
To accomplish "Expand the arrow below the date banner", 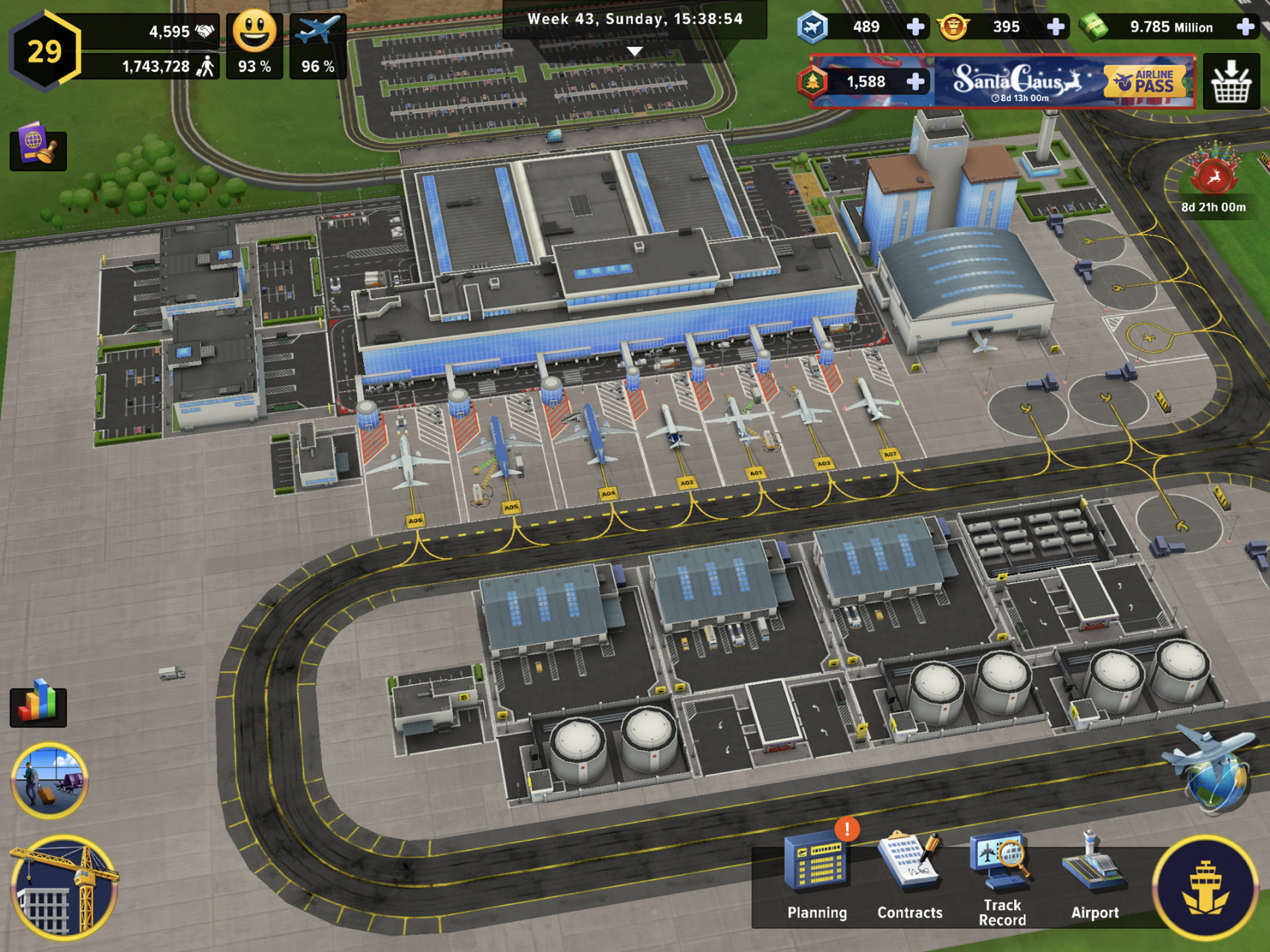I will (x=635, y=52).
